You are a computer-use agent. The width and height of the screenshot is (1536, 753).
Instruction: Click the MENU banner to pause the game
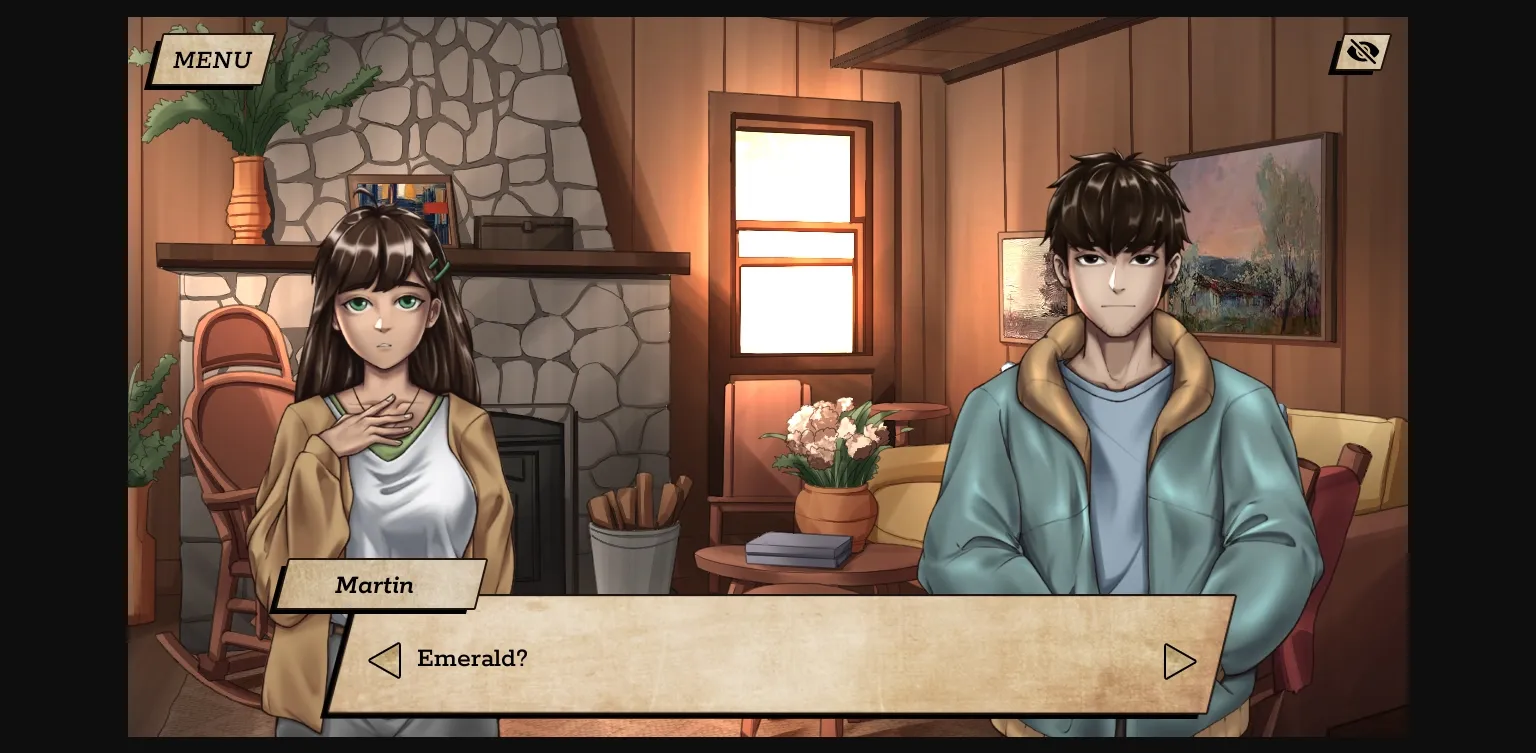tap(211, 60)
